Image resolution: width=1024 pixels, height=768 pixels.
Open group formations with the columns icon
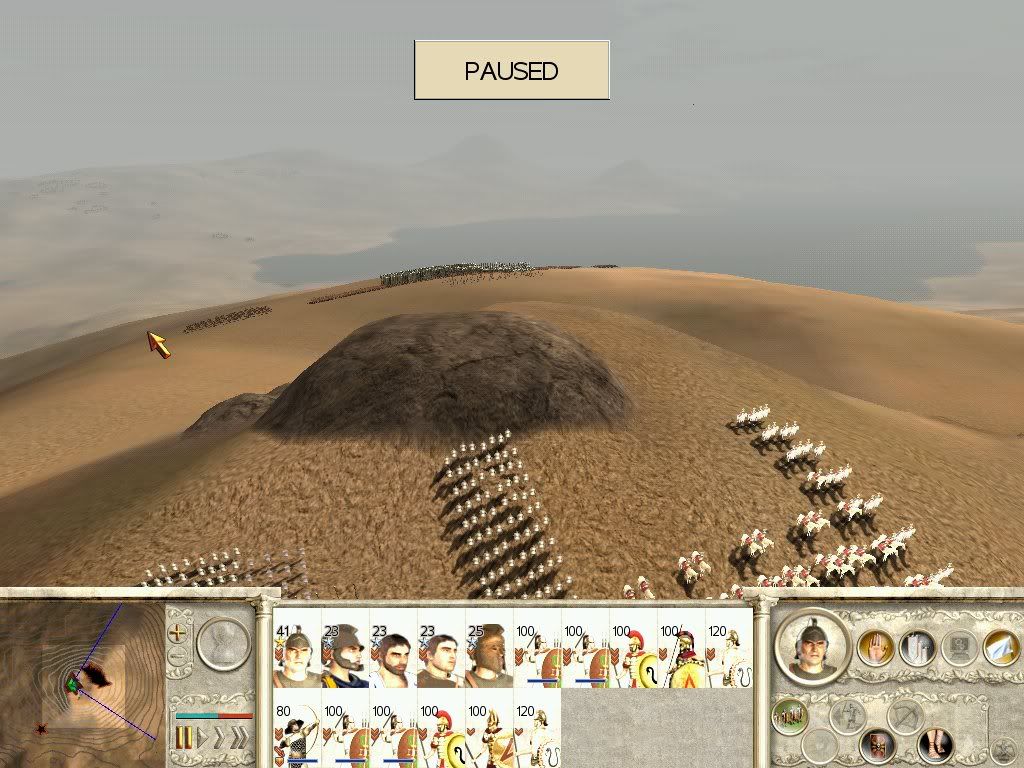[917, 648]
